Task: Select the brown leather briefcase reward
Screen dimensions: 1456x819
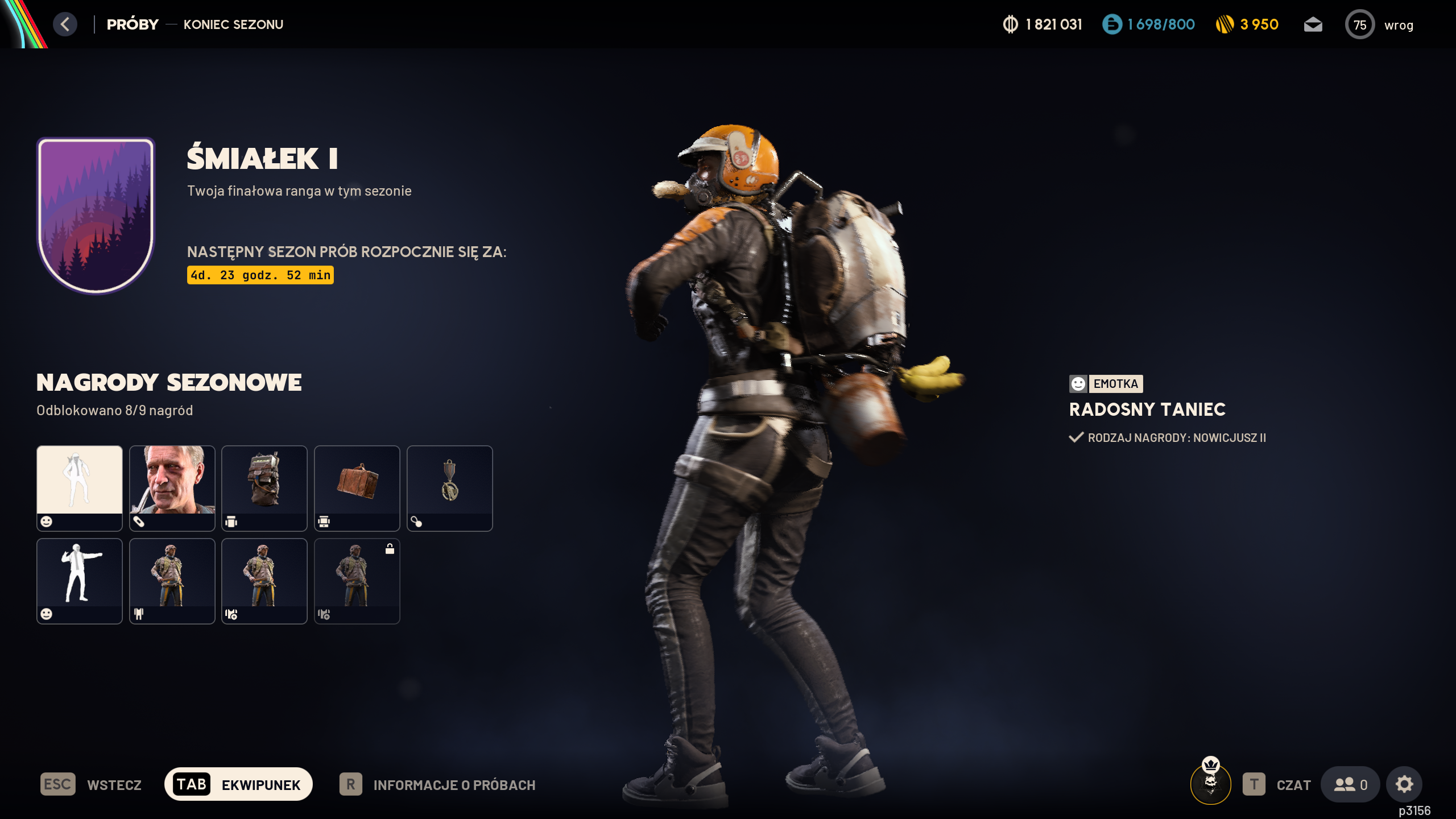Action: pyautogui.click(x=357, y=488)
